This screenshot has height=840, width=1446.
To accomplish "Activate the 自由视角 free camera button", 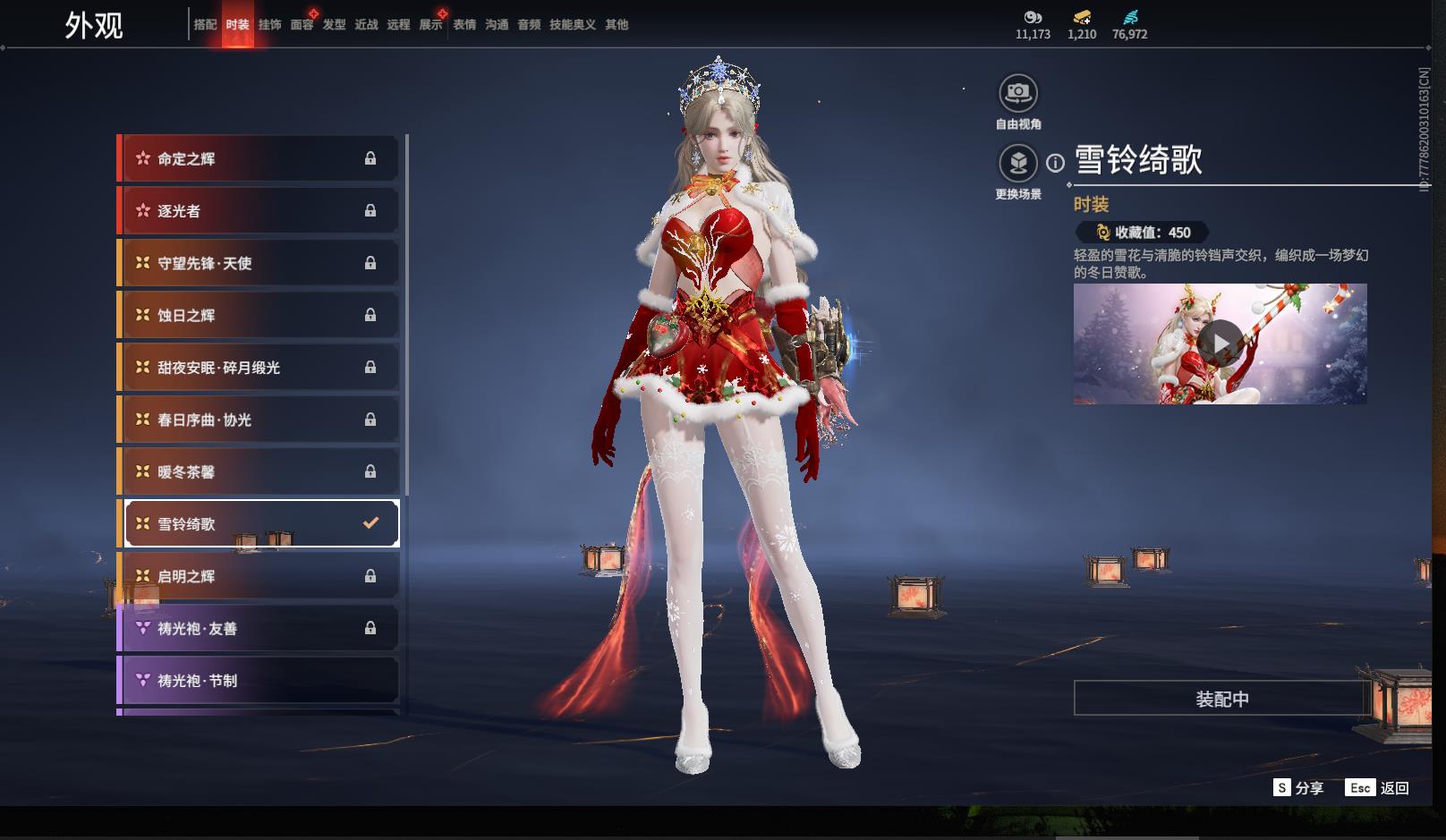I will tap(1018, 93).
